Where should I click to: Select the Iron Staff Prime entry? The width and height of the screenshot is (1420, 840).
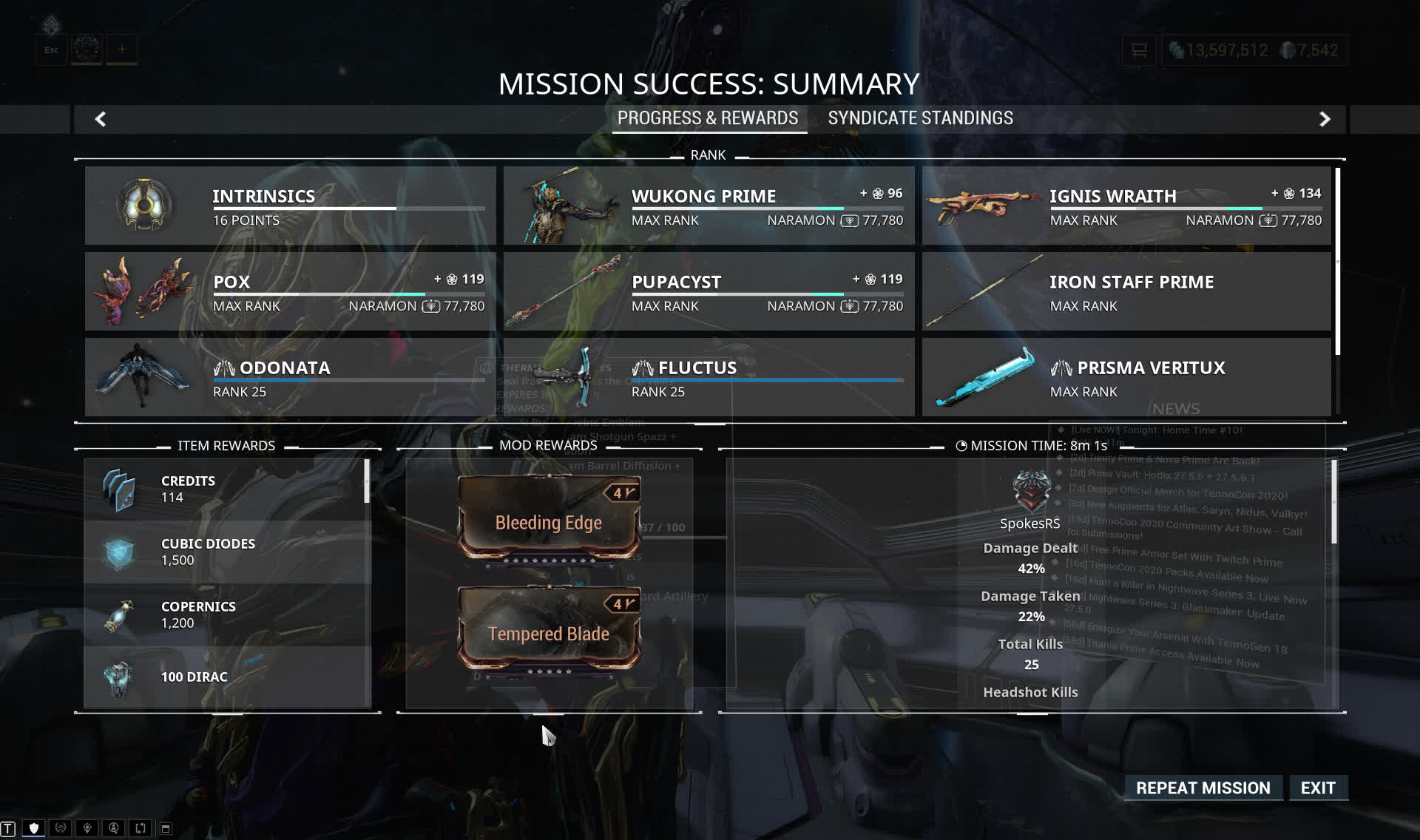pyautogui.click(x=1126, y=291)
